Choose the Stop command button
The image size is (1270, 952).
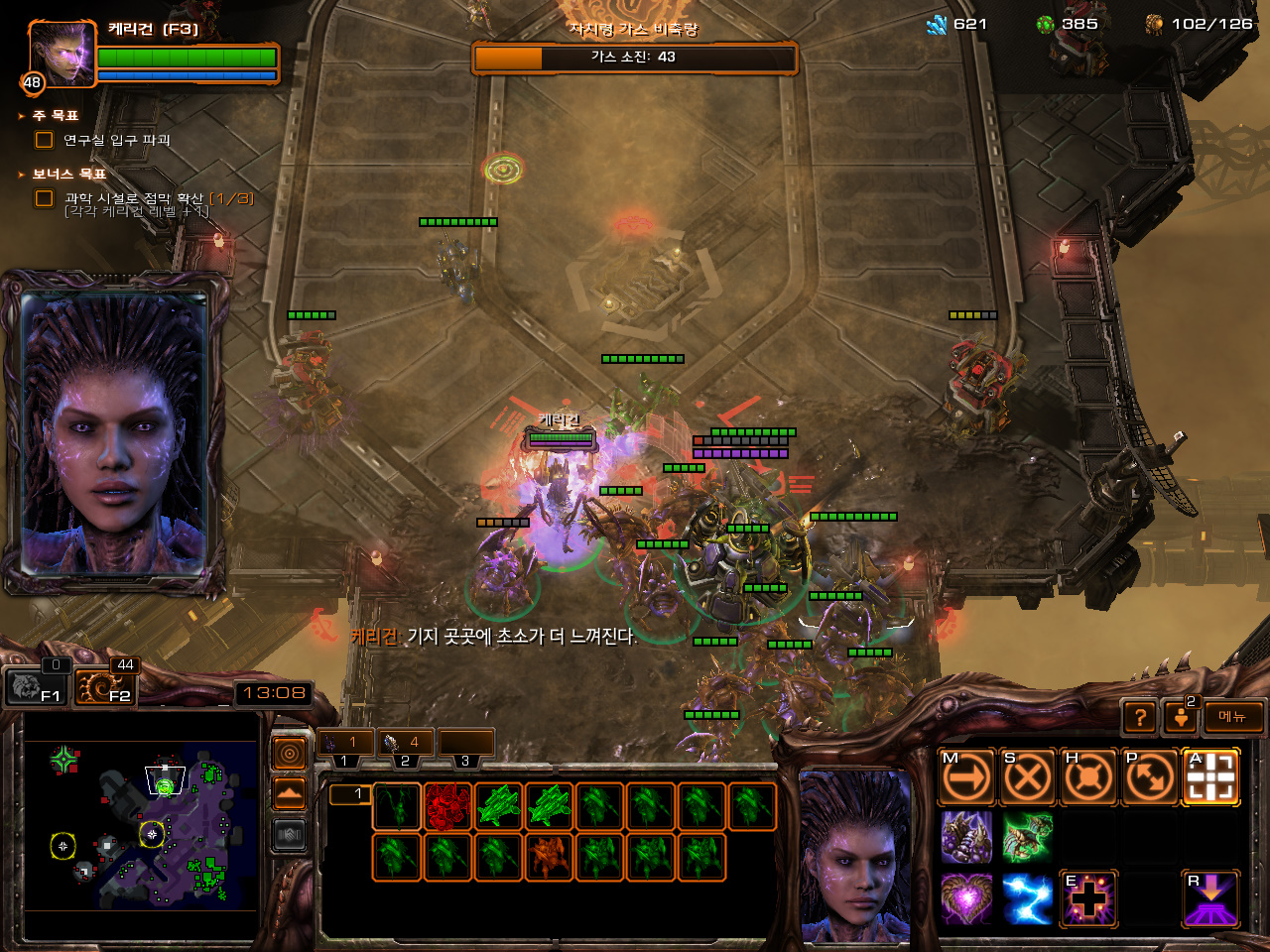(x=1027, y=777)
